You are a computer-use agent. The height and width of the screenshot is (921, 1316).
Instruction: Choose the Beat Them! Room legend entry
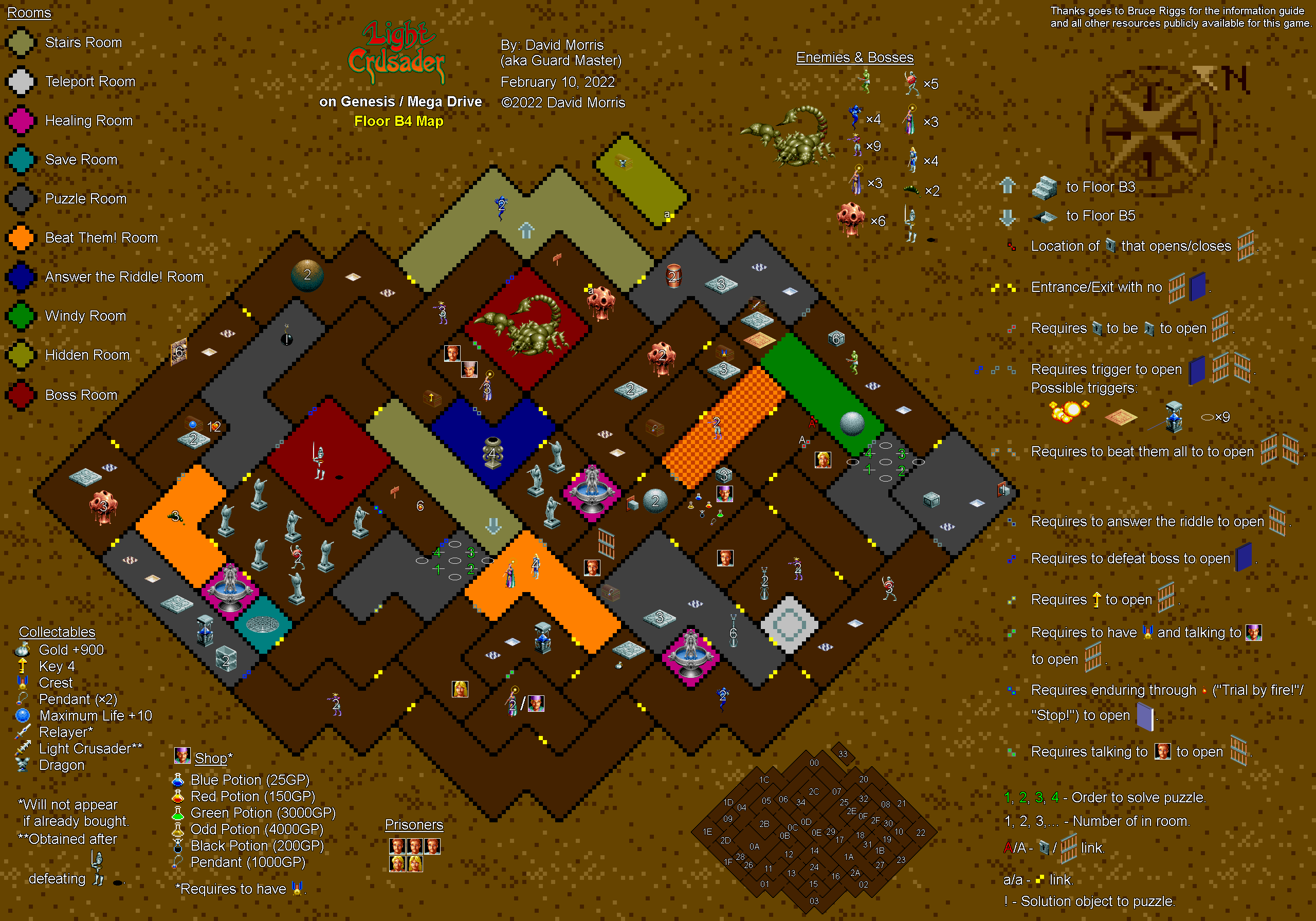(x=101, y=238)
